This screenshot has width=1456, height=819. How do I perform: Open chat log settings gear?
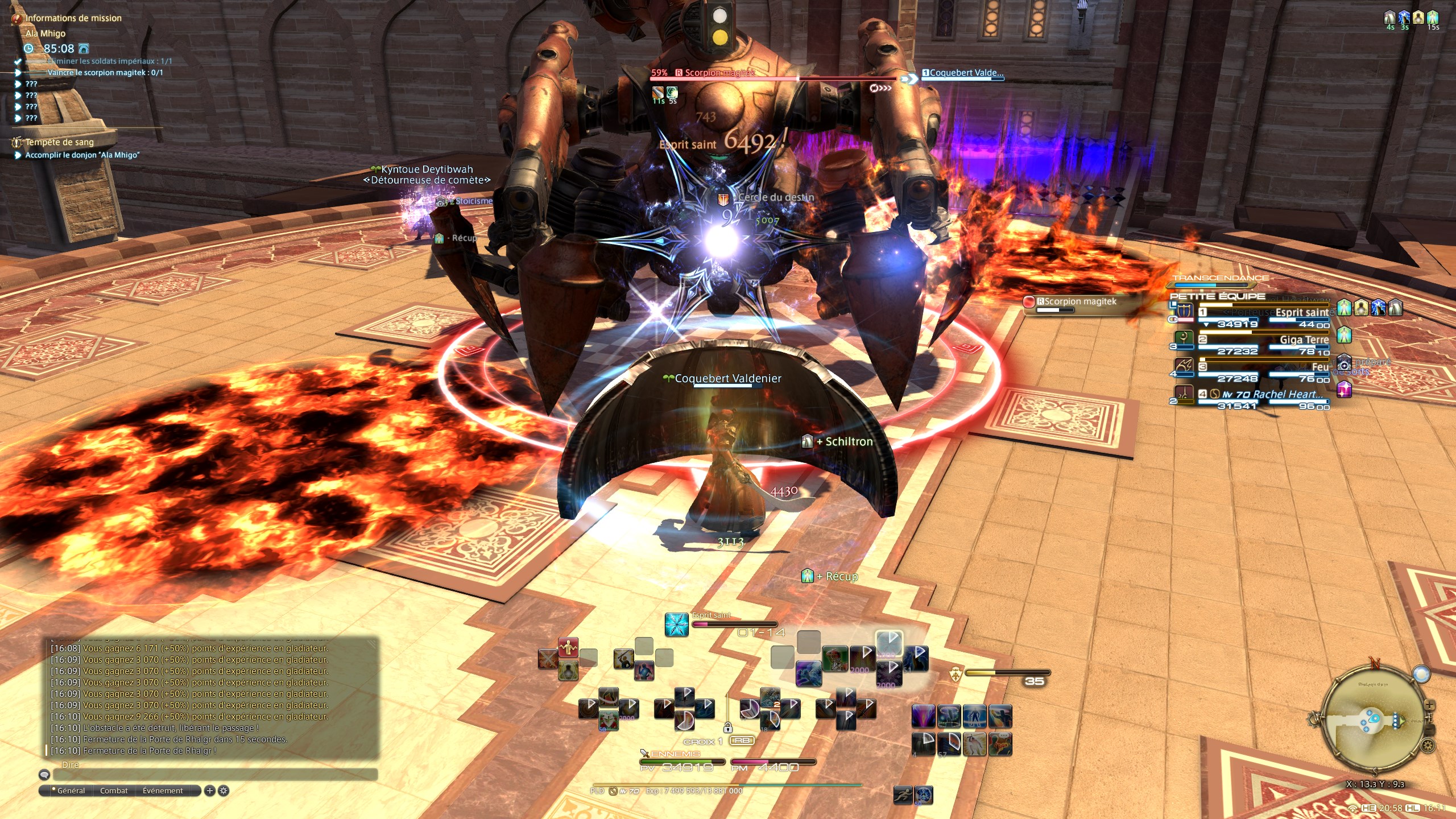click(224, 791)
